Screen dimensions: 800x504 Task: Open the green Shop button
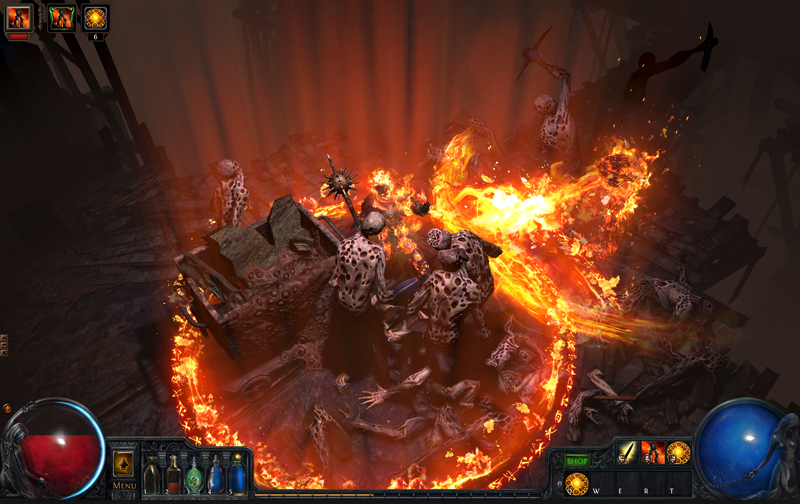point(577,461)
